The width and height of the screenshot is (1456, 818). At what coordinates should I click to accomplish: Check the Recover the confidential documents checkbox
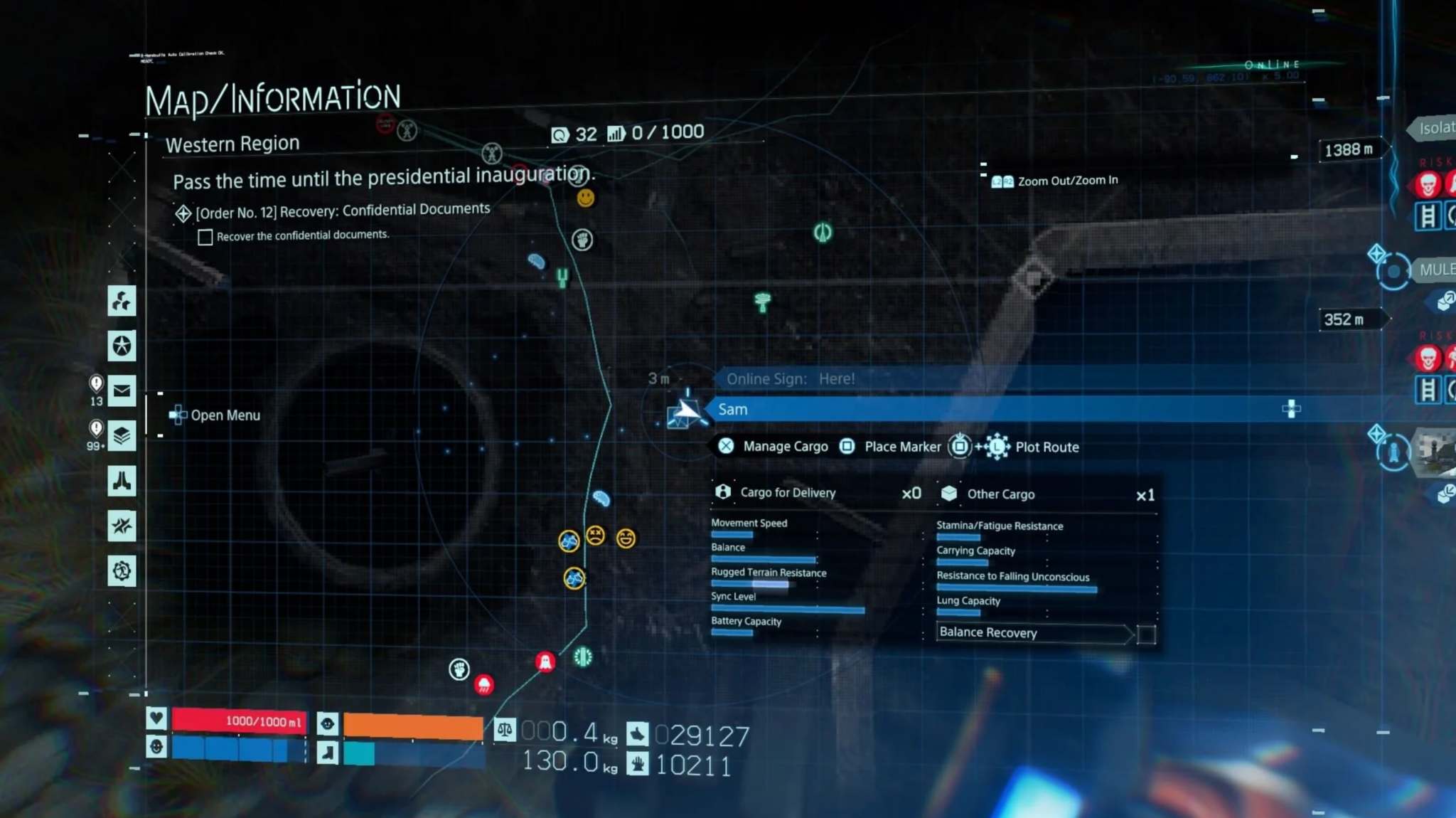(x=205, y=236)
